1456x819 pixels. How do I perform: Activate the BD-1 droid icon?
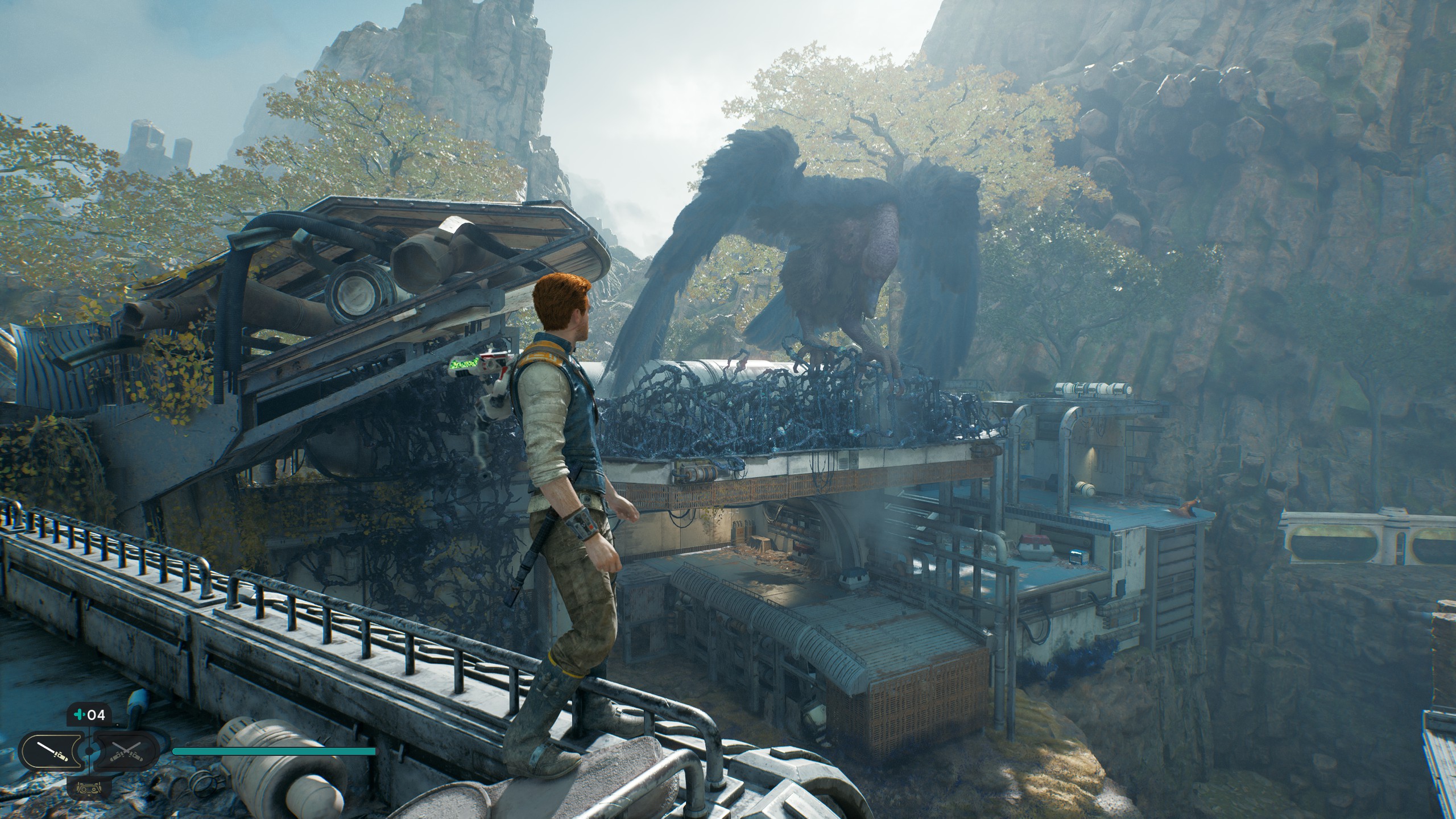click(x=88, y=788)
